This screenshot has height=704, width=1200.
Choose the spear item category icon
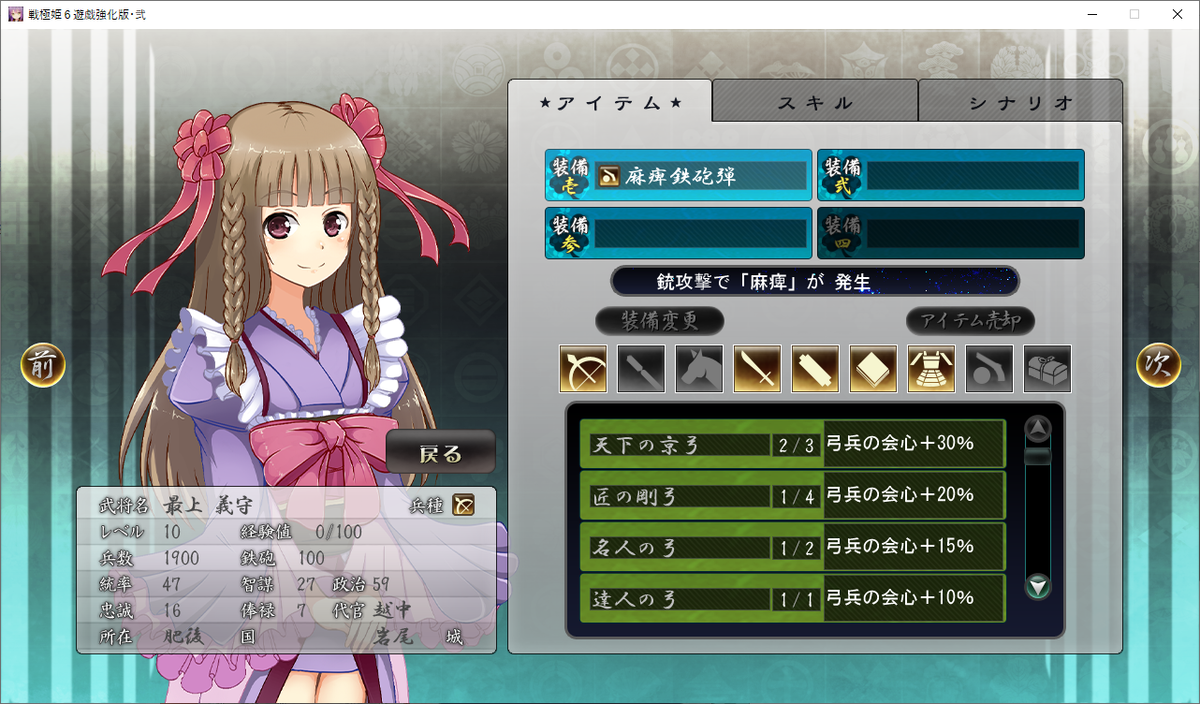[641, 369]
